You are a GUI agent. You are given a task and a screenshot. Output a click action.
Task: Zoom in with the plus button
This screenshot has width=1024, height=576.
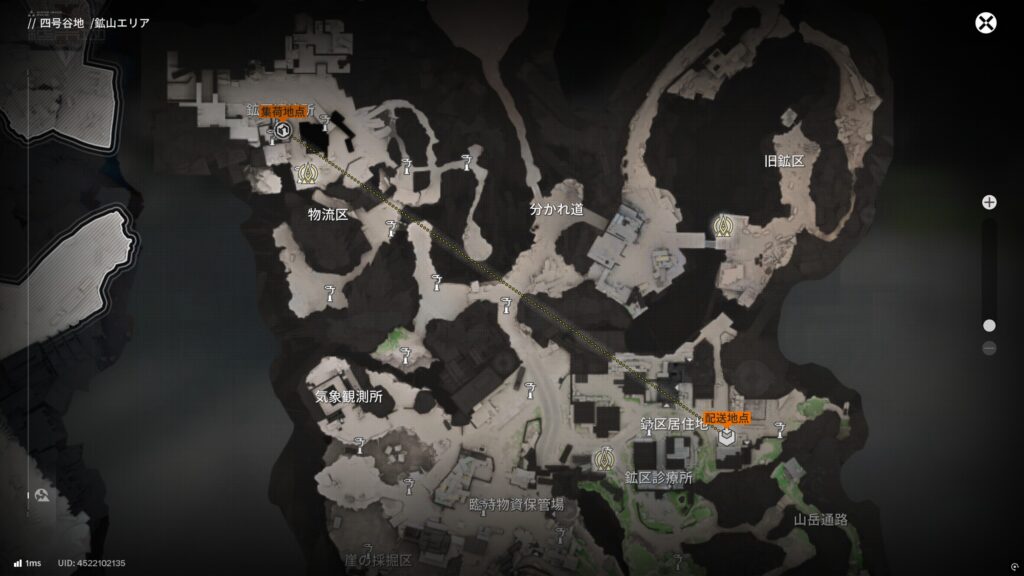(989, 202)
